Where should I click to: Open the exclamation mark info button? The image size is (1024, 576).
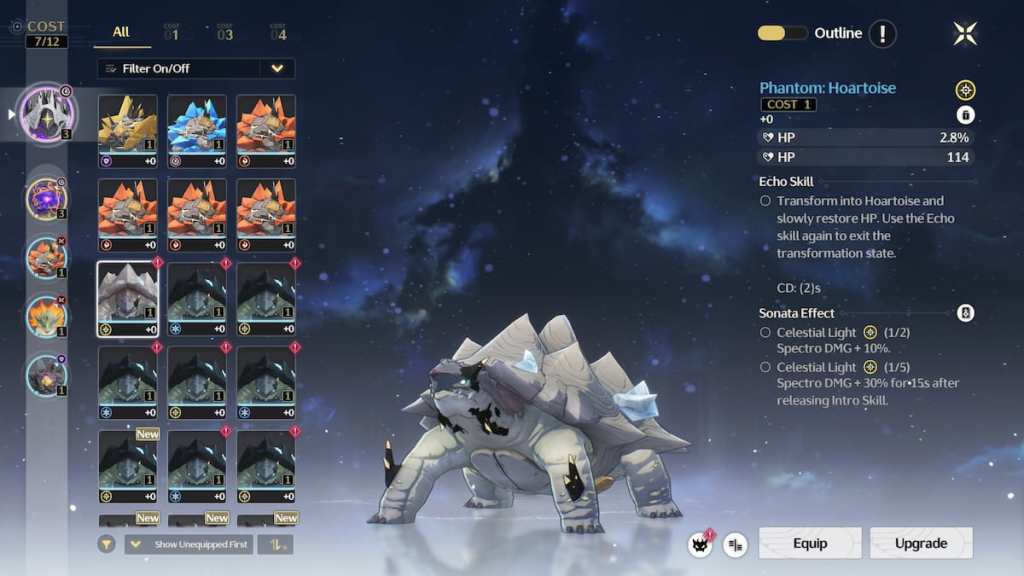(882, 34)
